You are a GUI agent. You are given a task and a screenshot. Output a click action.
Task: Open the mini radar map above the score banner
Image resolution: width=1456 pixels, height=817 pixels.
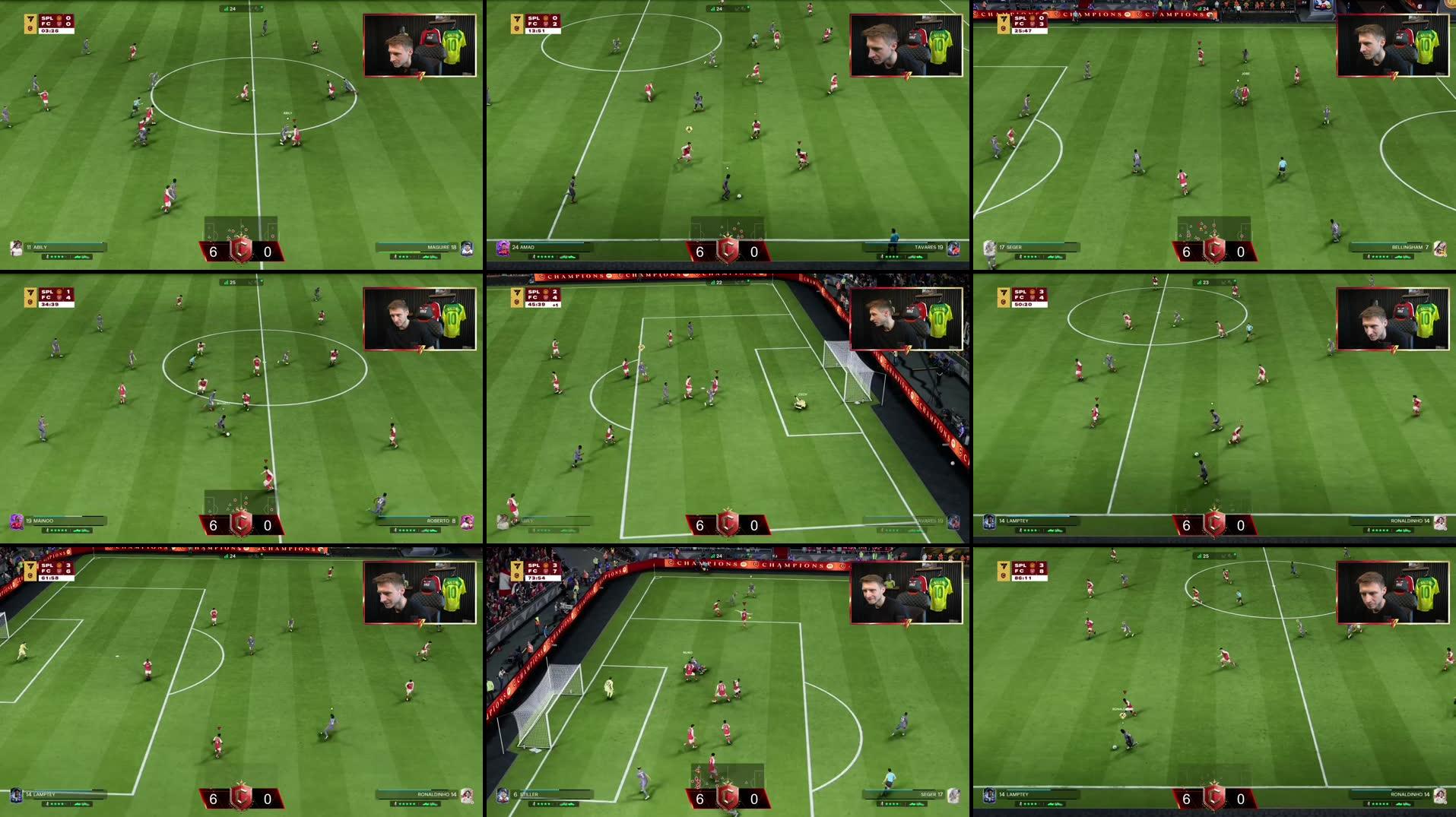pyautogui.click(x=242, y=228)
